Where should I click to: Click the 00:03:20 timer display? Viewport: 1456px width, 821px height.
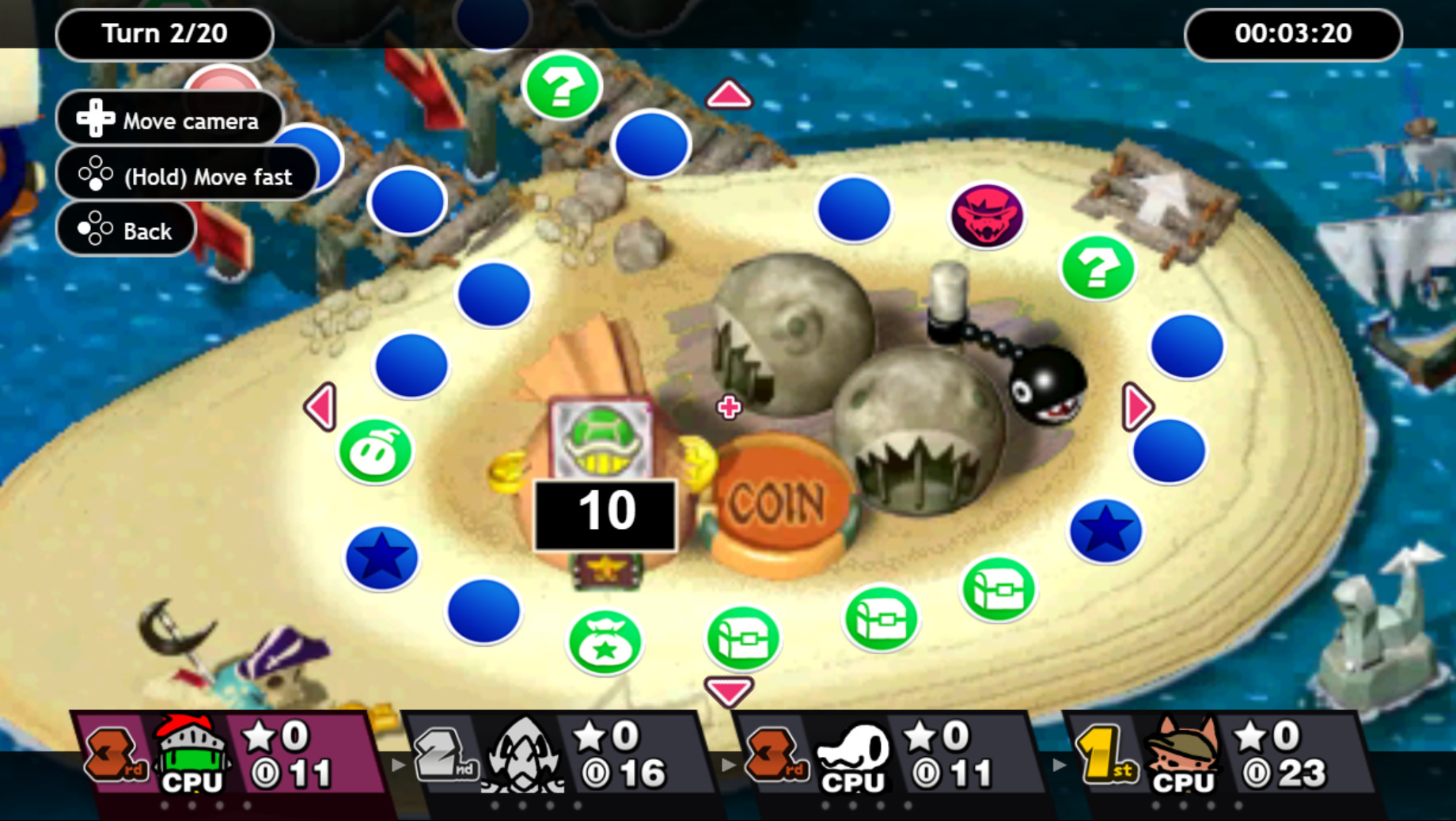pyautogui.click(x=1293, y=33)
